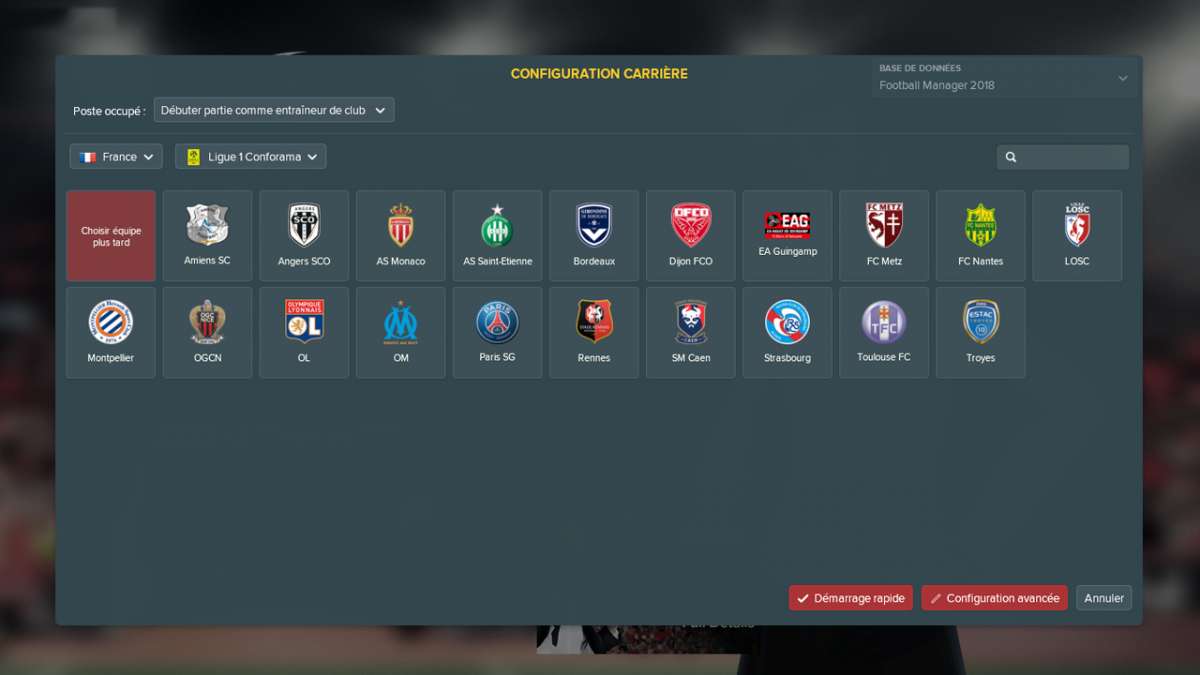Pick the FC Nantes team
Image resolution: width=1200 pixels, height=675 pixels.
click(x=980, y=236)
